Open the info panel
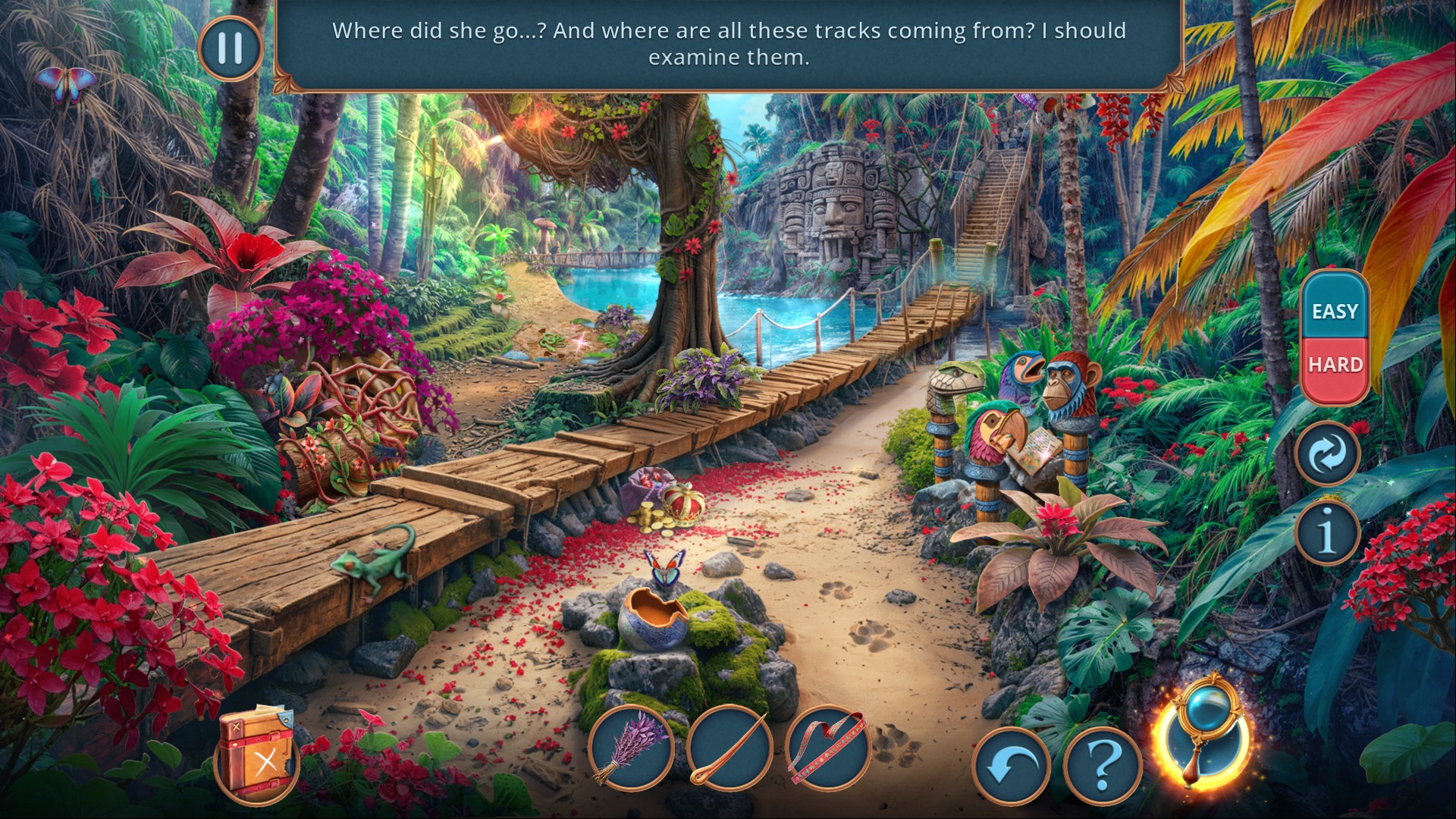 [x=1326, y=532]
